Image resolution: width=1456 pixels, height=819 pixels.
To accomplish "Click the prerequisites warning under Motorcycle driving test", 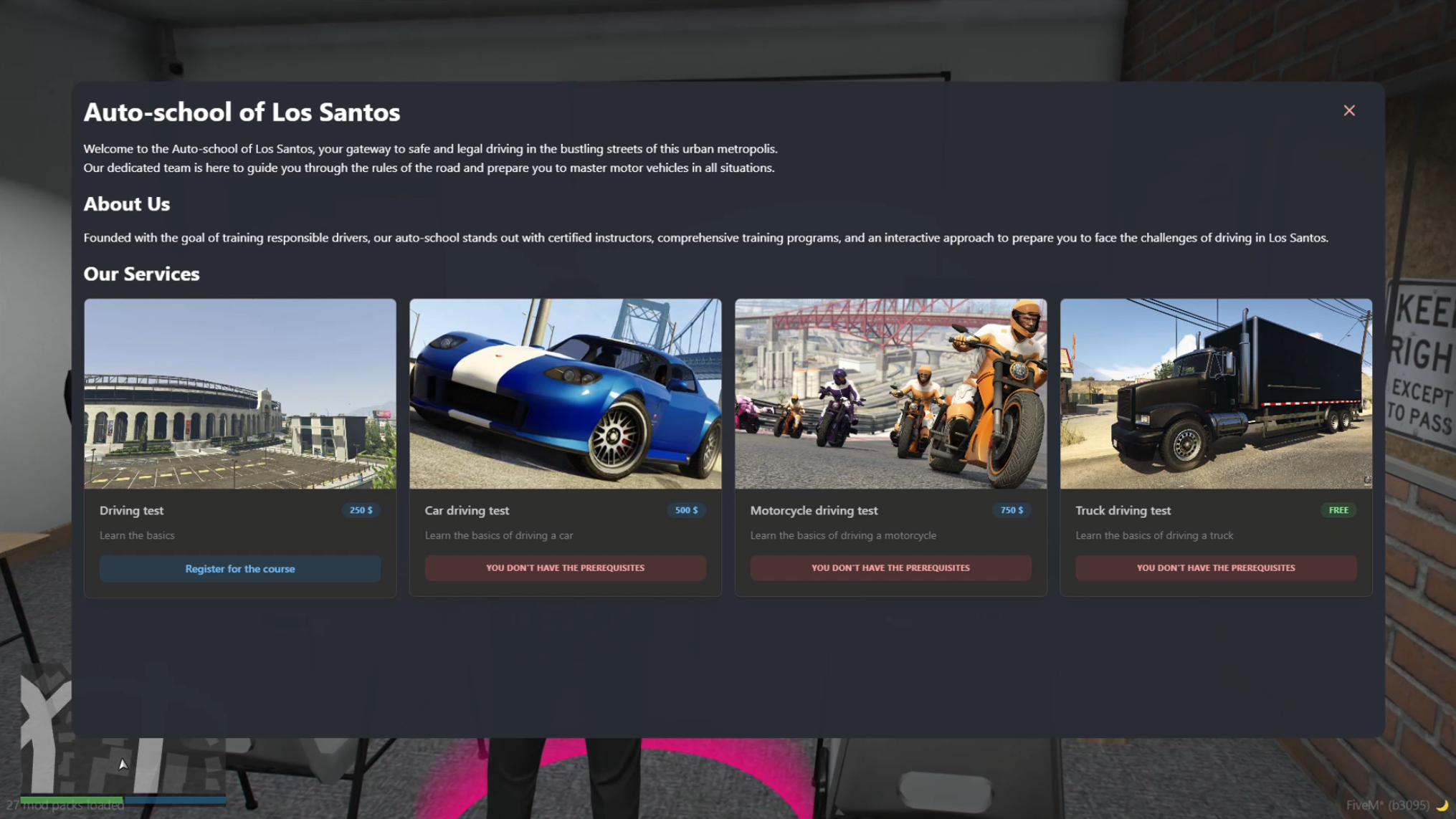I will point(890,567).
